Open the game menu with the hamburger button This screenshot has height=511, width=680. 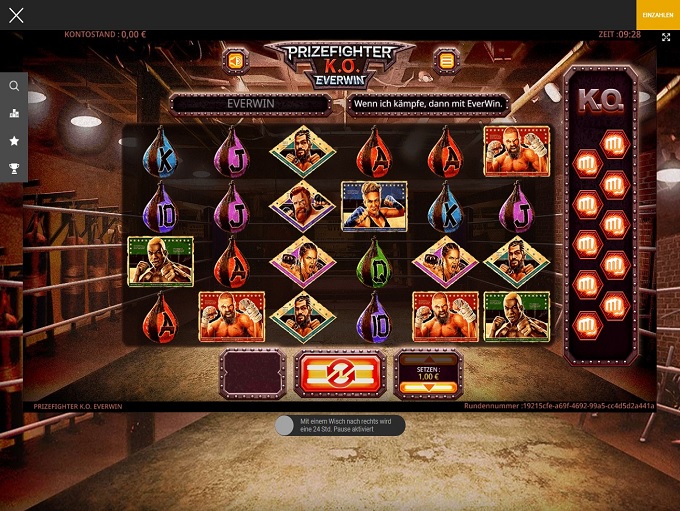[446, 61]
